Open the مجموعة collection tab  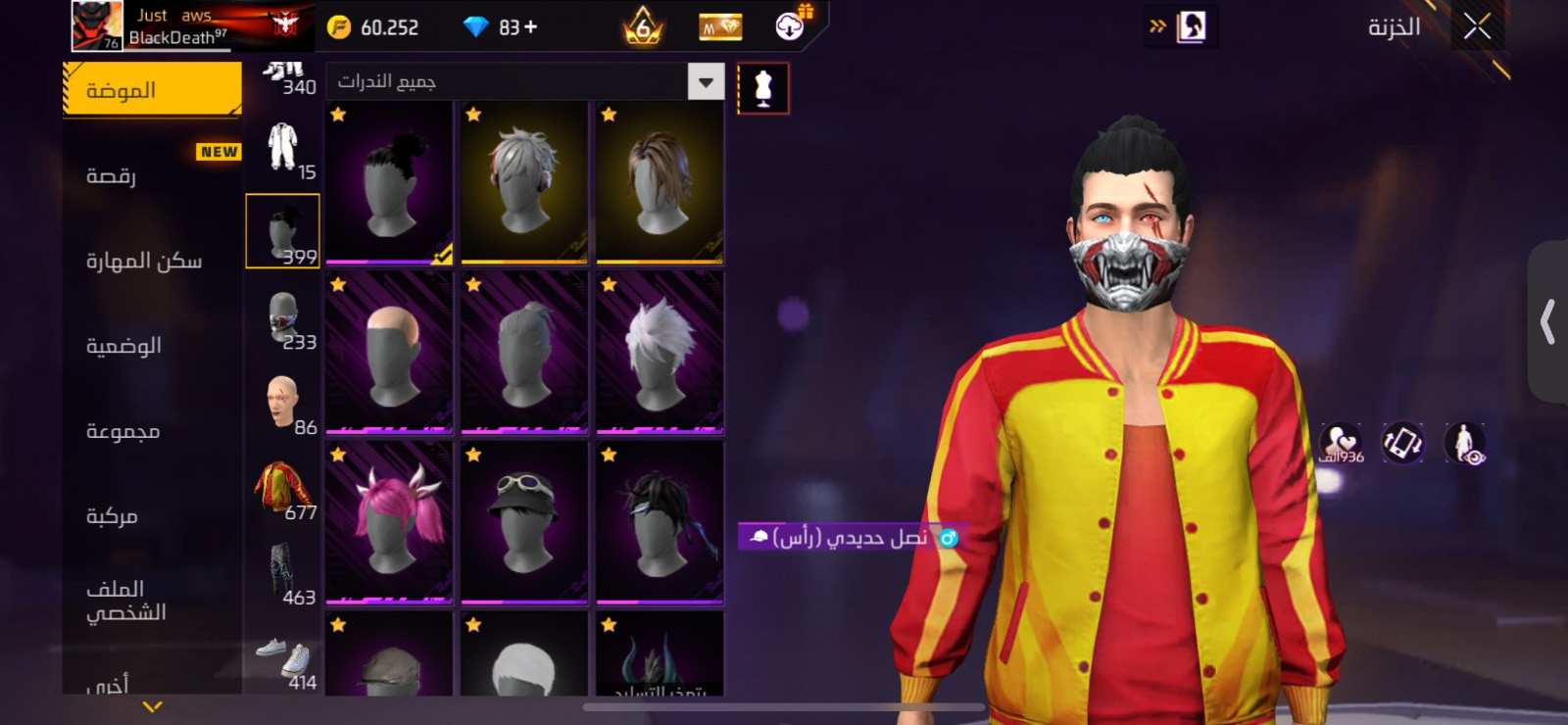pos(152,431)
